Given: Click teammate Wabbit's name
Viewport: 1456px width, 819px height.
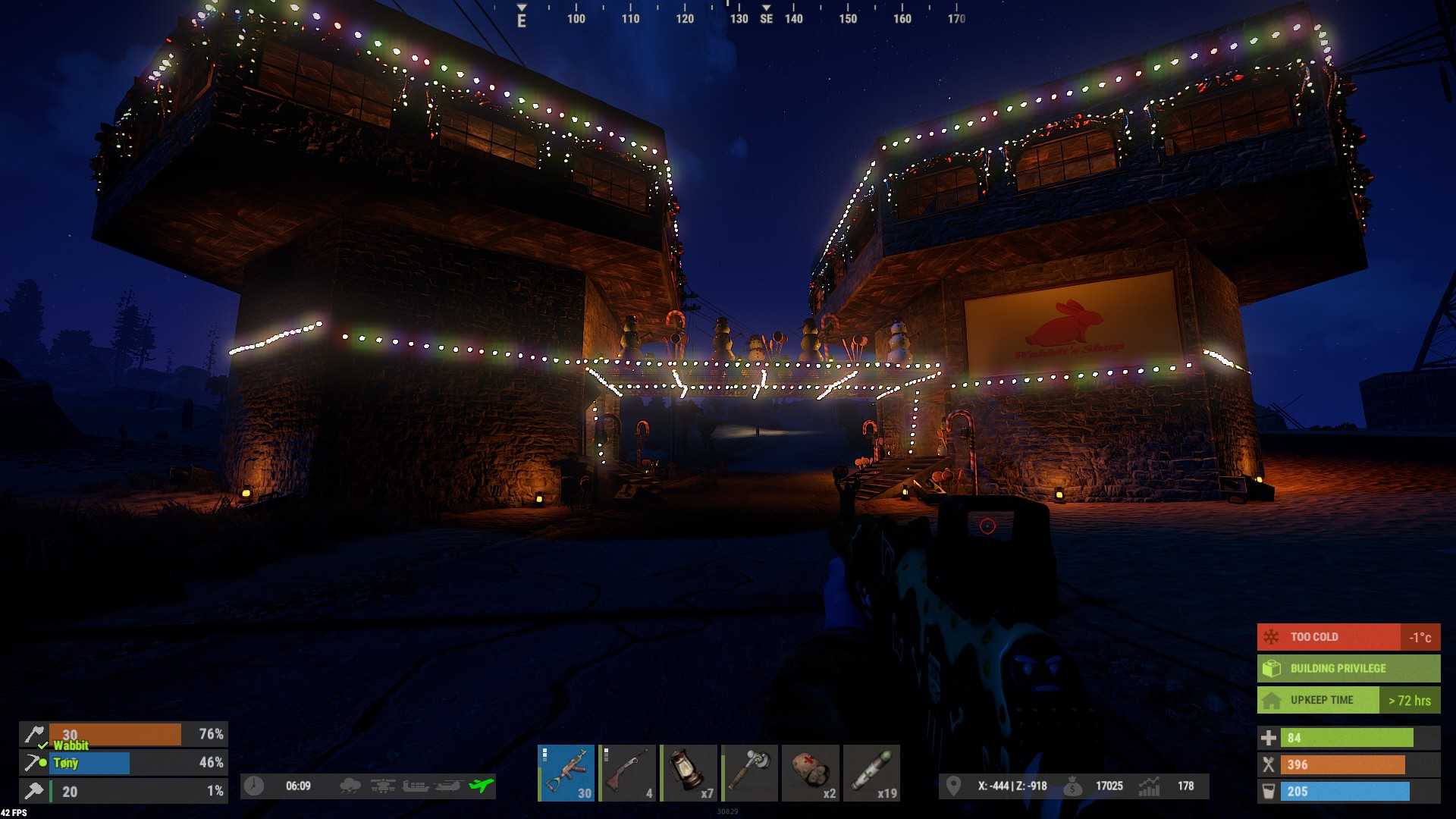Looking at the screenshot, I should [x=71, y=745].
